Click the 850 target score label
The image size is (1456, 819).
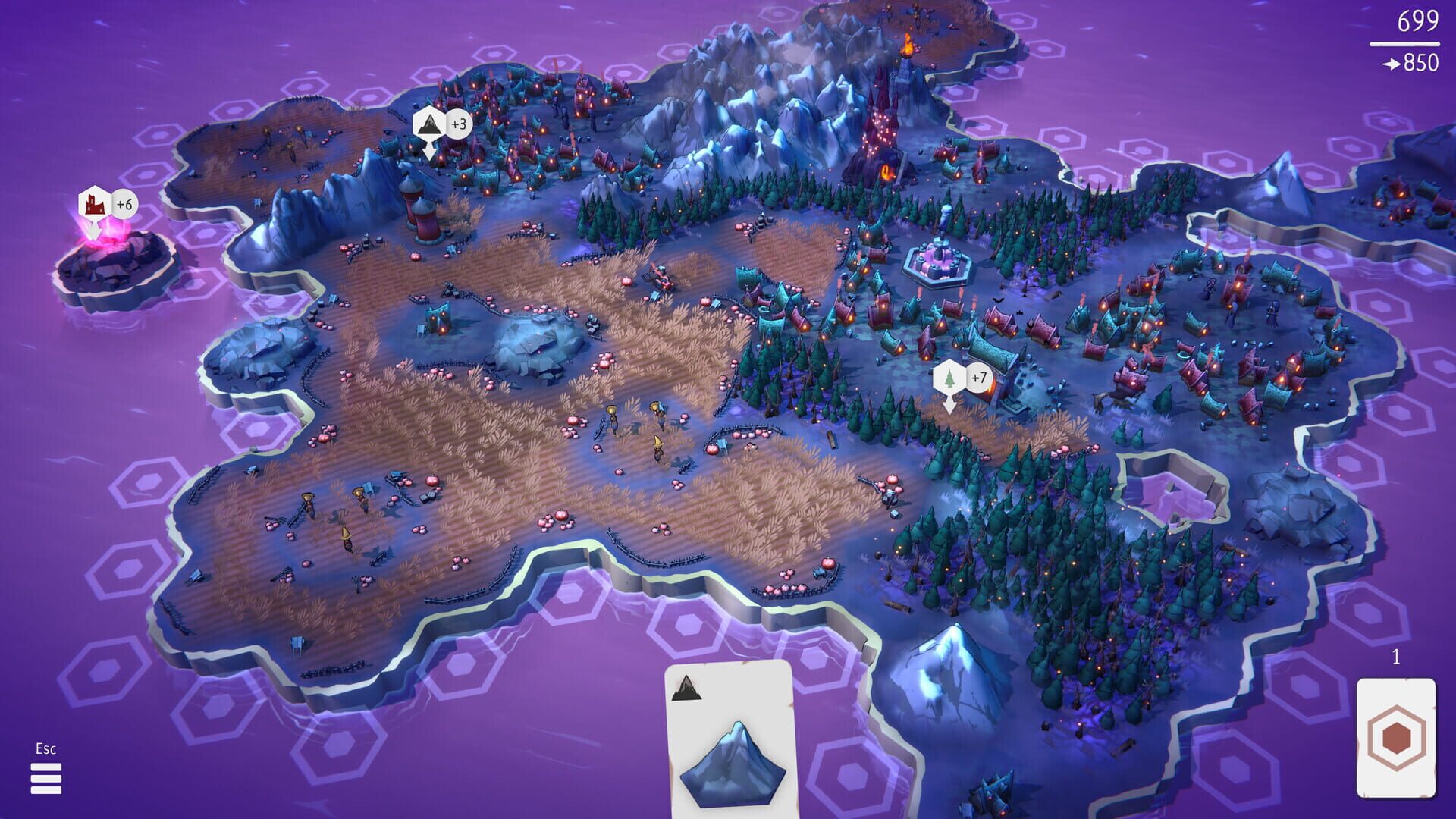click(1420, 64)
